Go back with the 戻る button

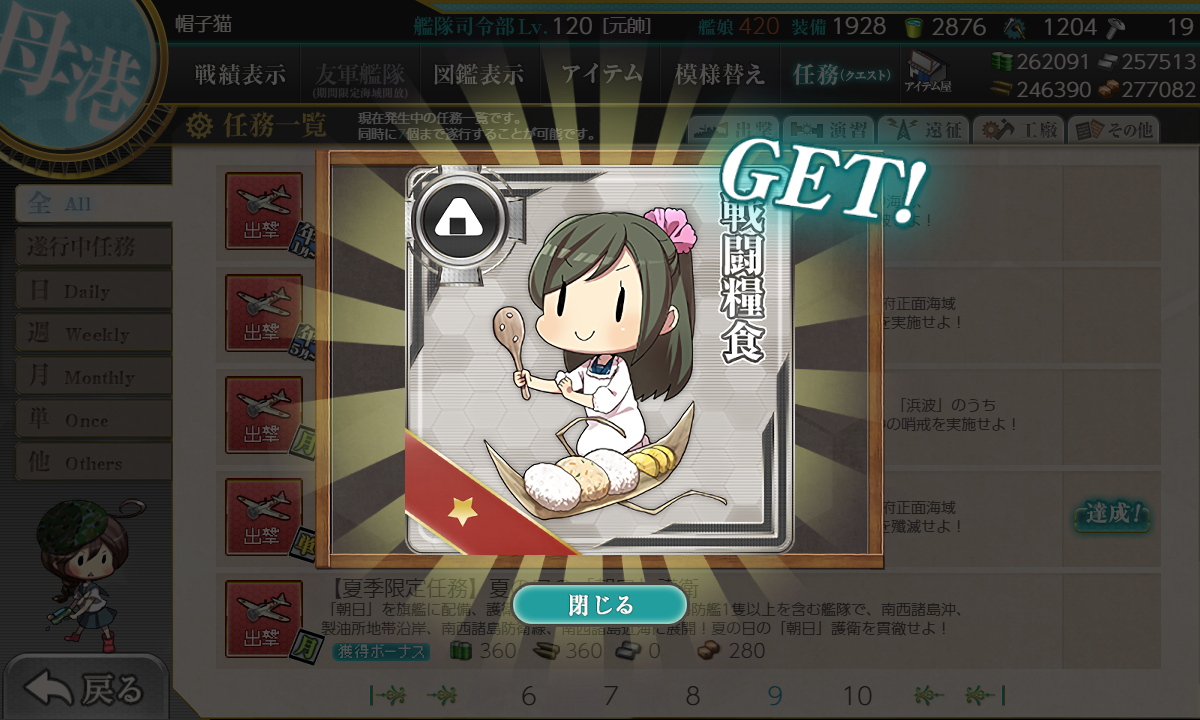point(85,688)
